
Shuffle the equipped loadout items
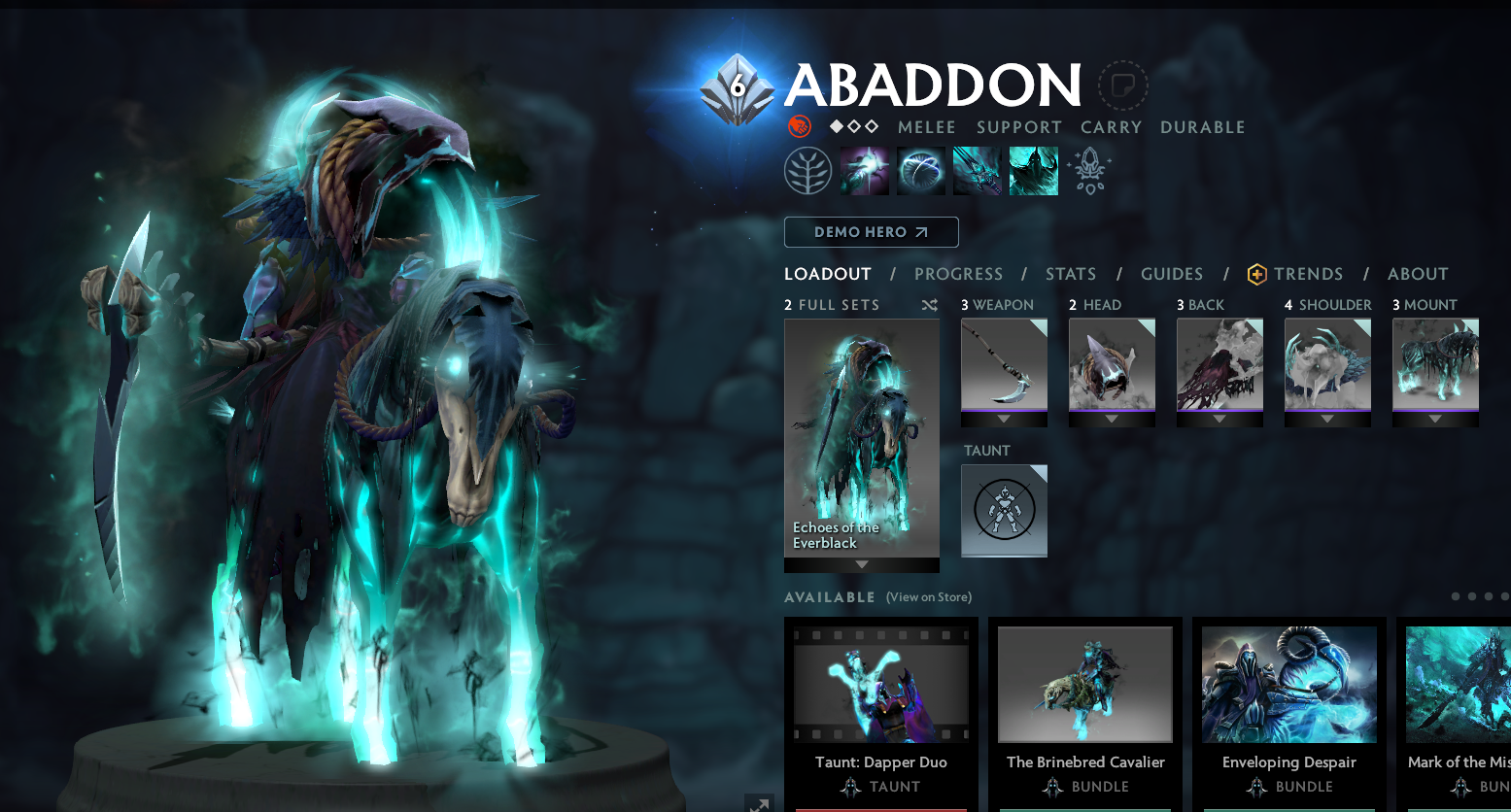929,304
